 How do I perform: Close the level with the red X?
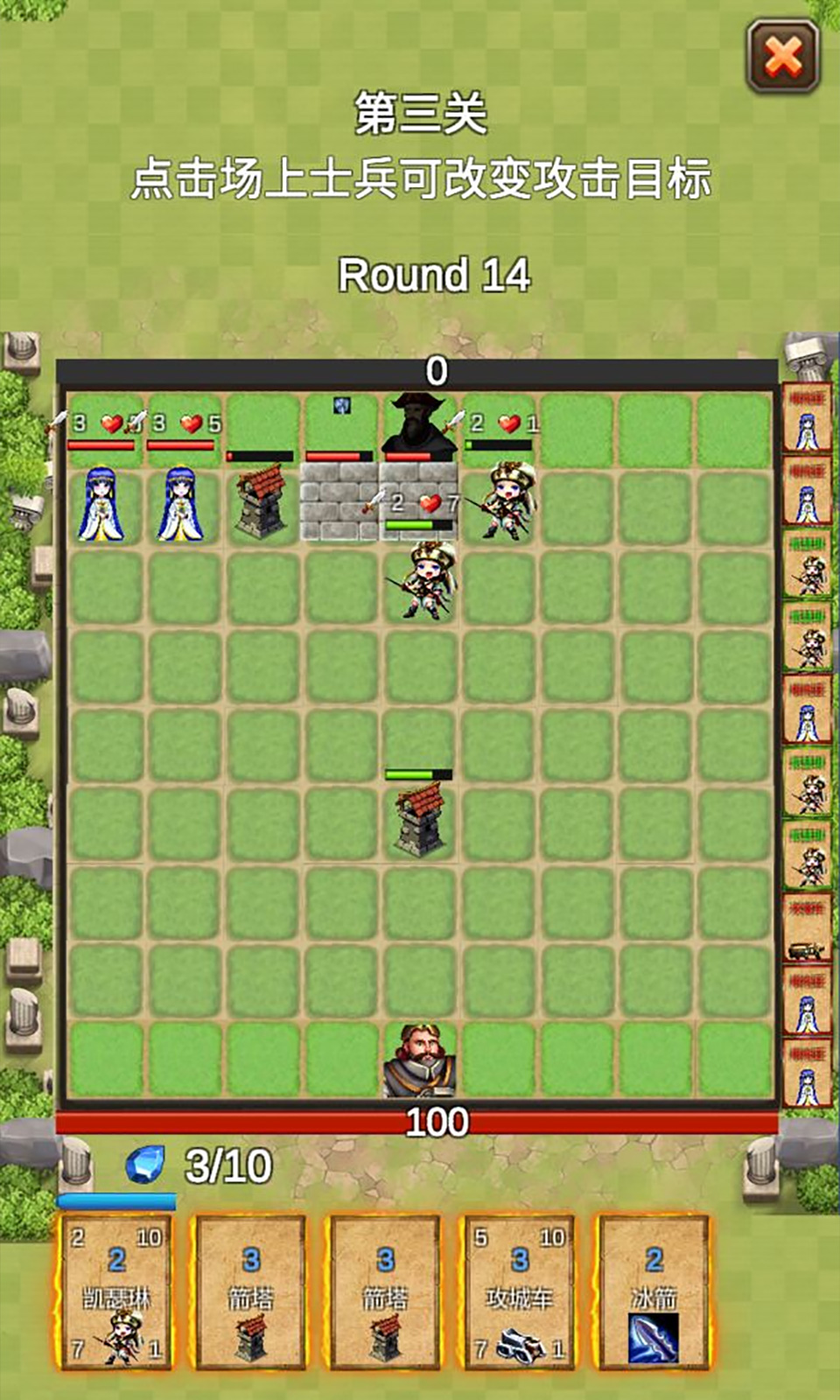point(783,58)
